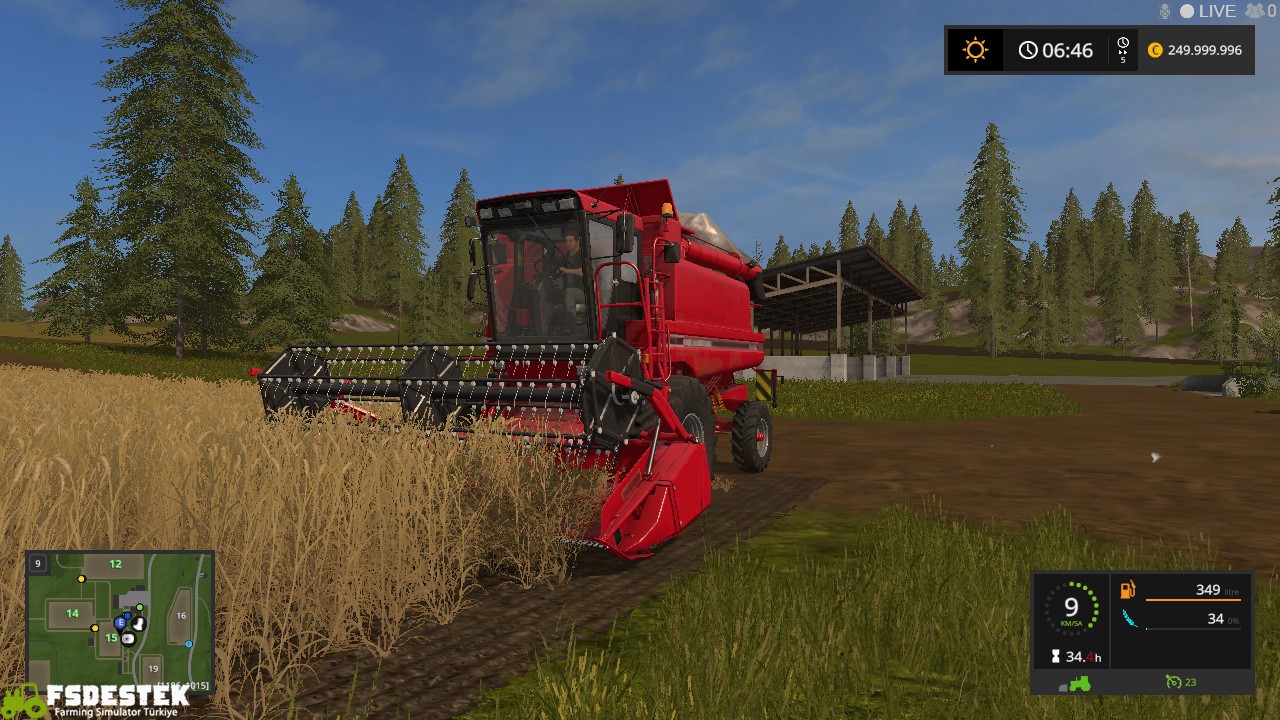
Task: Click the sun weather forecast icon
Action: pyautogui.click(x=975, y=49)
